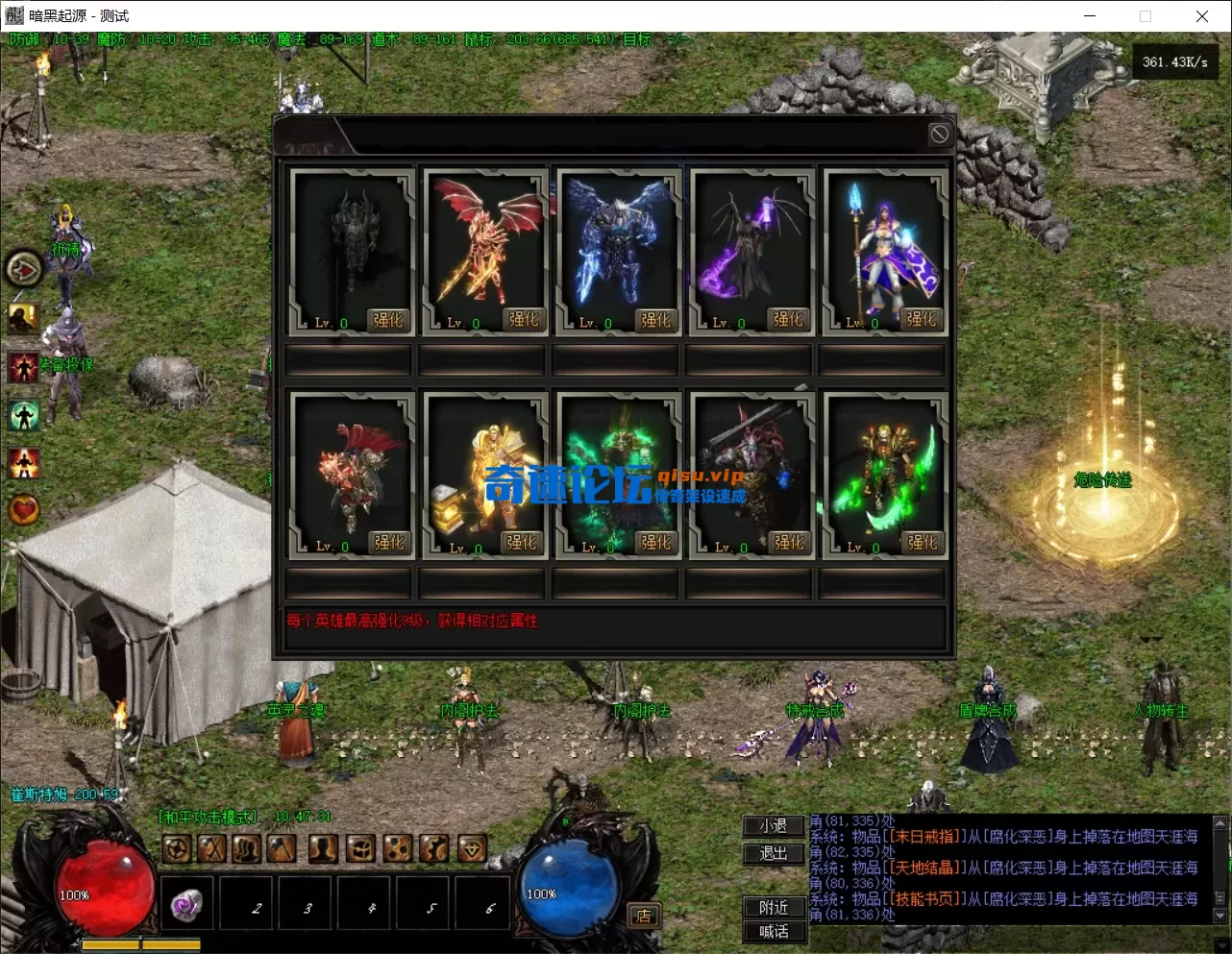Image resolution: width=1232 pixels, height=954 pixels.
Task: Click 强化 on the blue armored angel card
Action: pos(656,320)
